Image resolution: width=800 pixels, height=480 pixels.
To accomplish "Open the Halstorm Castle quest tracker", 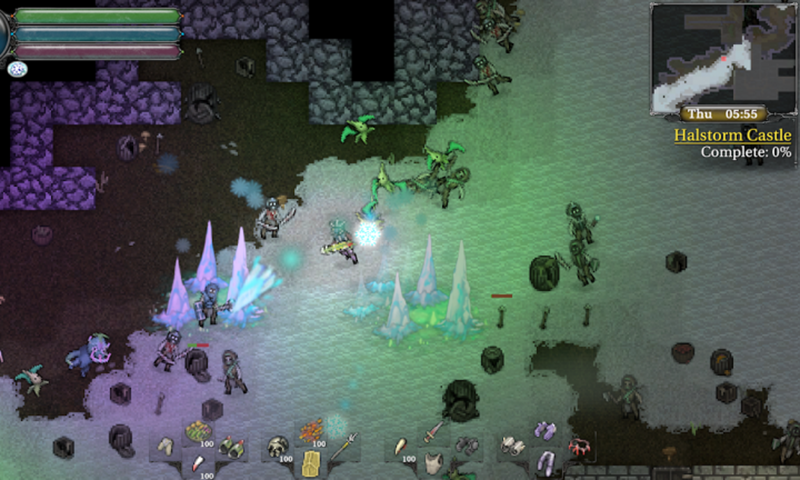I will 732,135.
